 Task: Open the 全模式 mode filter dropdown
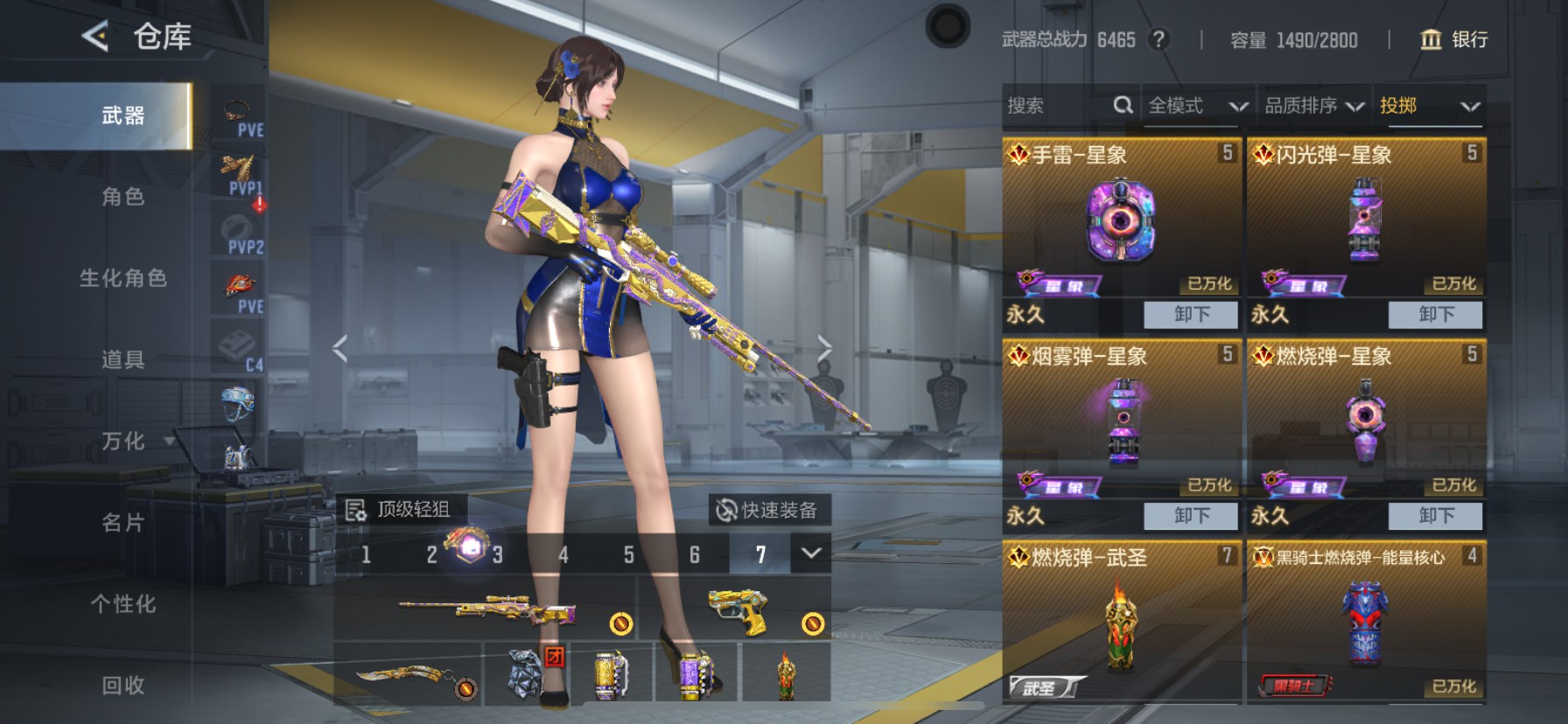click(x=1196, y=105)
